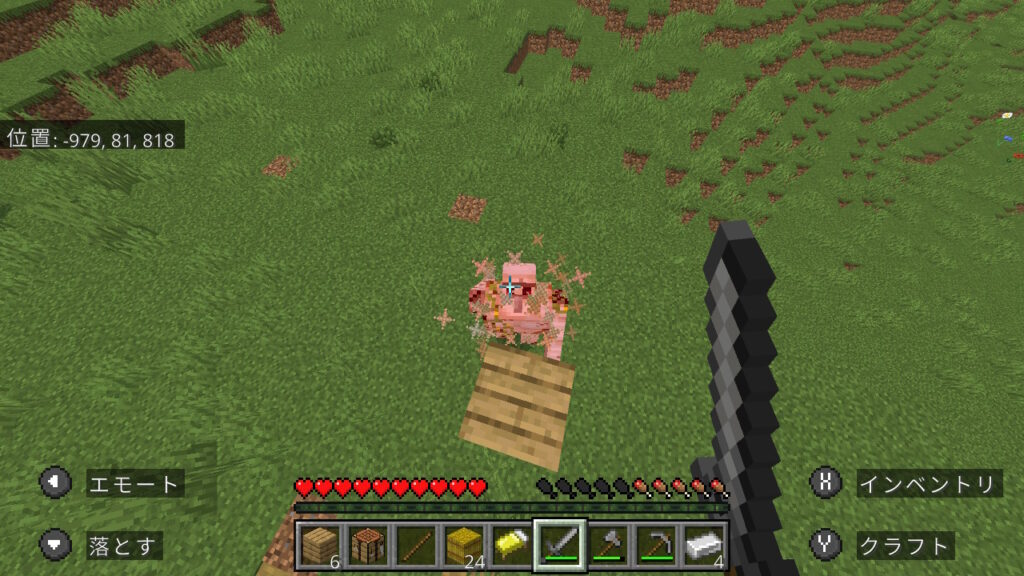
Task: Select the oak planks hotbar slot
Action: pos(319,545)
